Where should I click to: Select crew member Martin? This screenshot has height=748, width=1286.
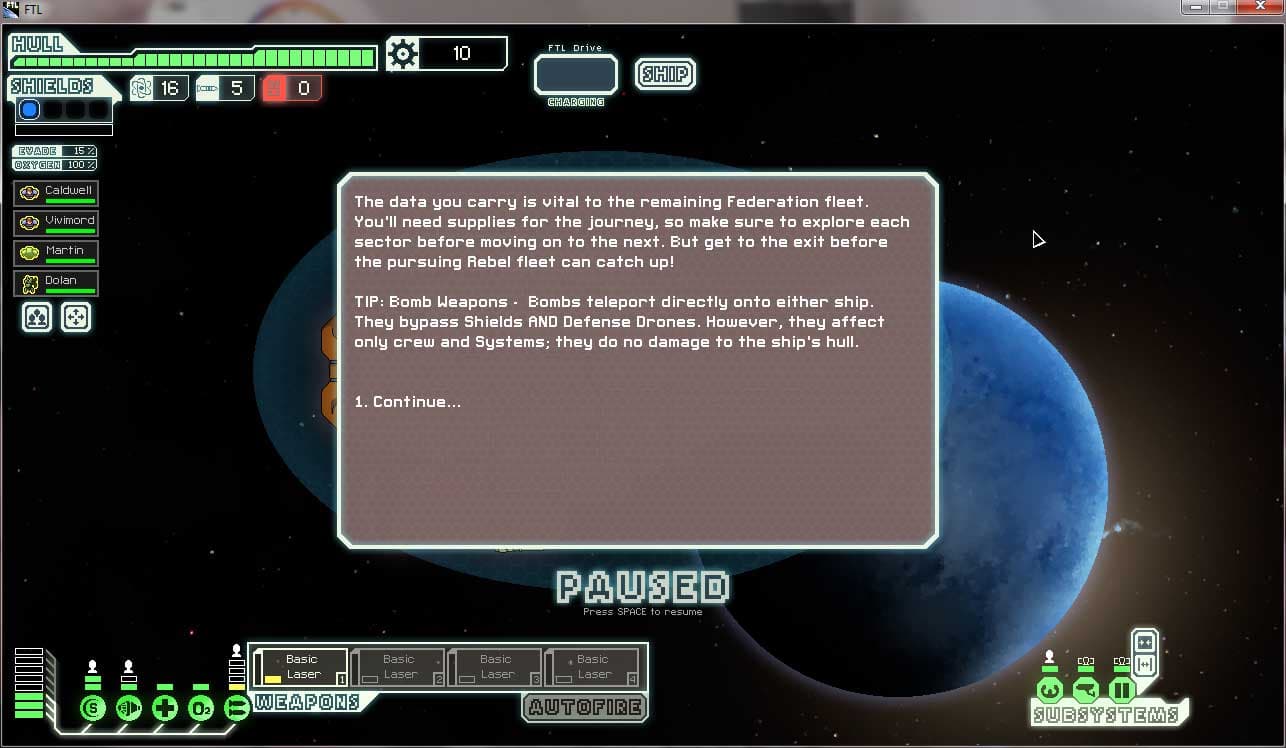click(56, 253)
